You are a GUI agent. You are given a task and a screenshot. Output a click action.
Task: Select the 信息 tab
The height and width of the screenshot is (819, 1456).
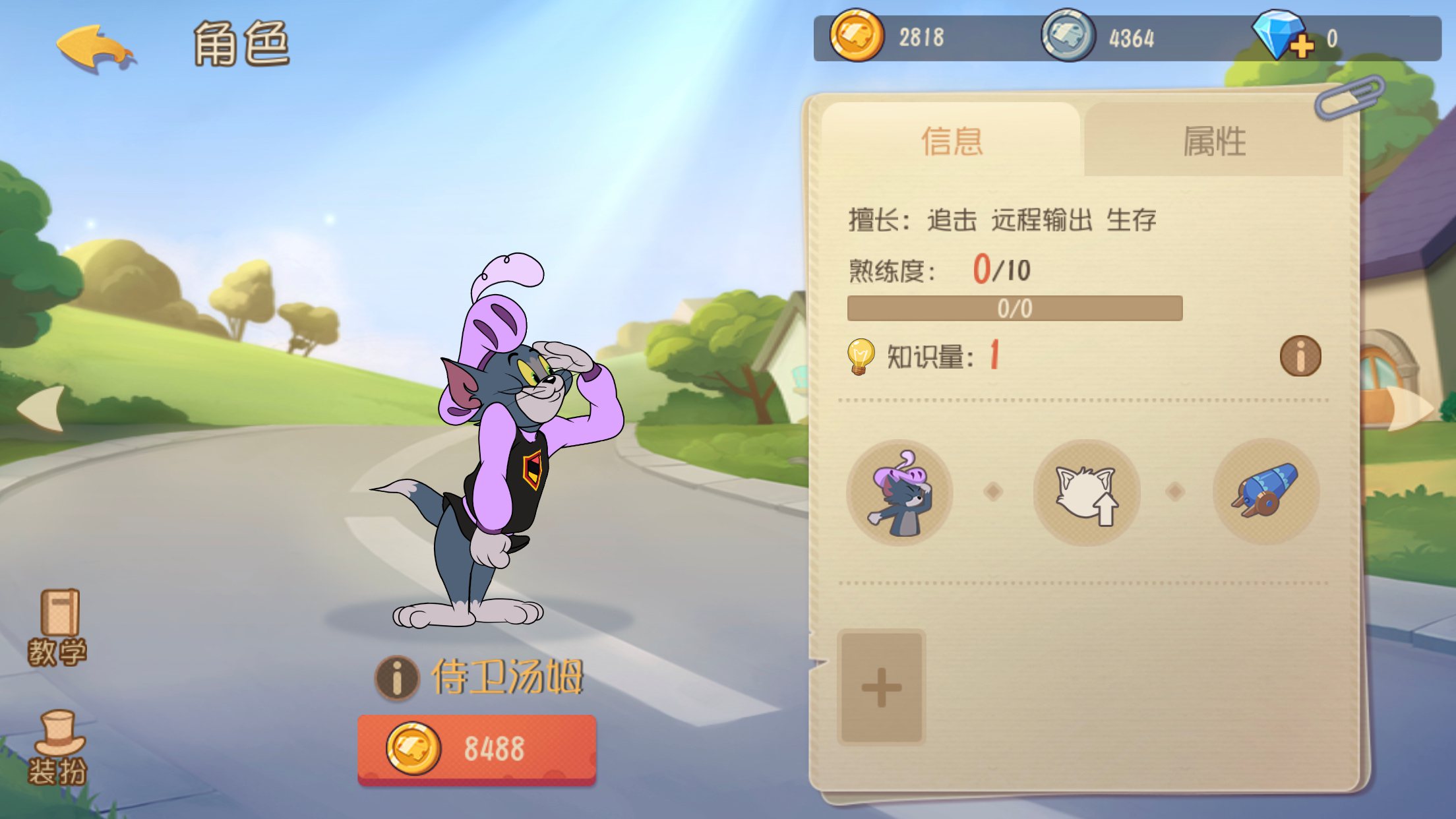(x=952, y=141)
